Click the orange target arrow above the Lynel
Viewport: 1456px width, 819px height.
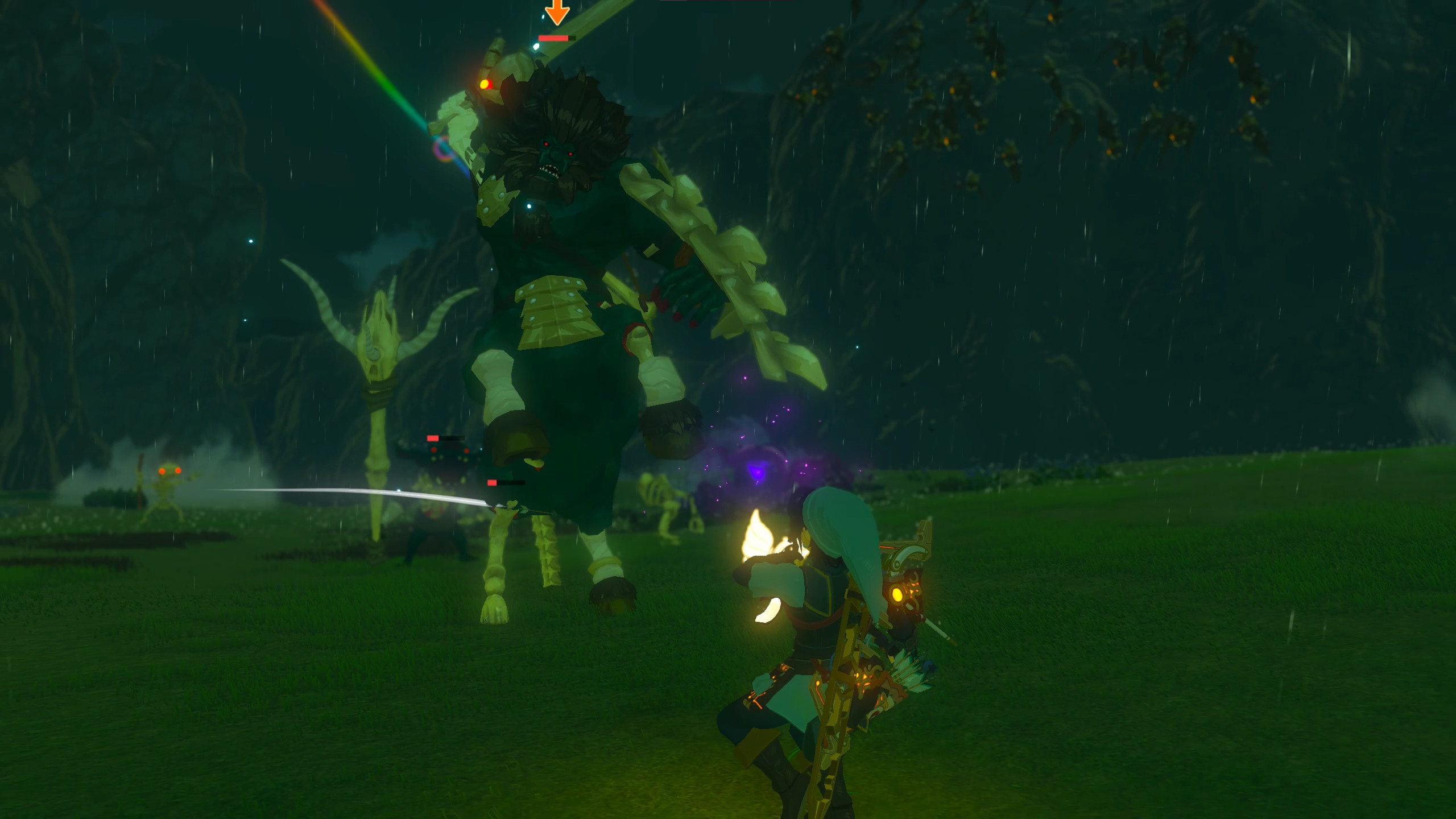pos(556,11)
